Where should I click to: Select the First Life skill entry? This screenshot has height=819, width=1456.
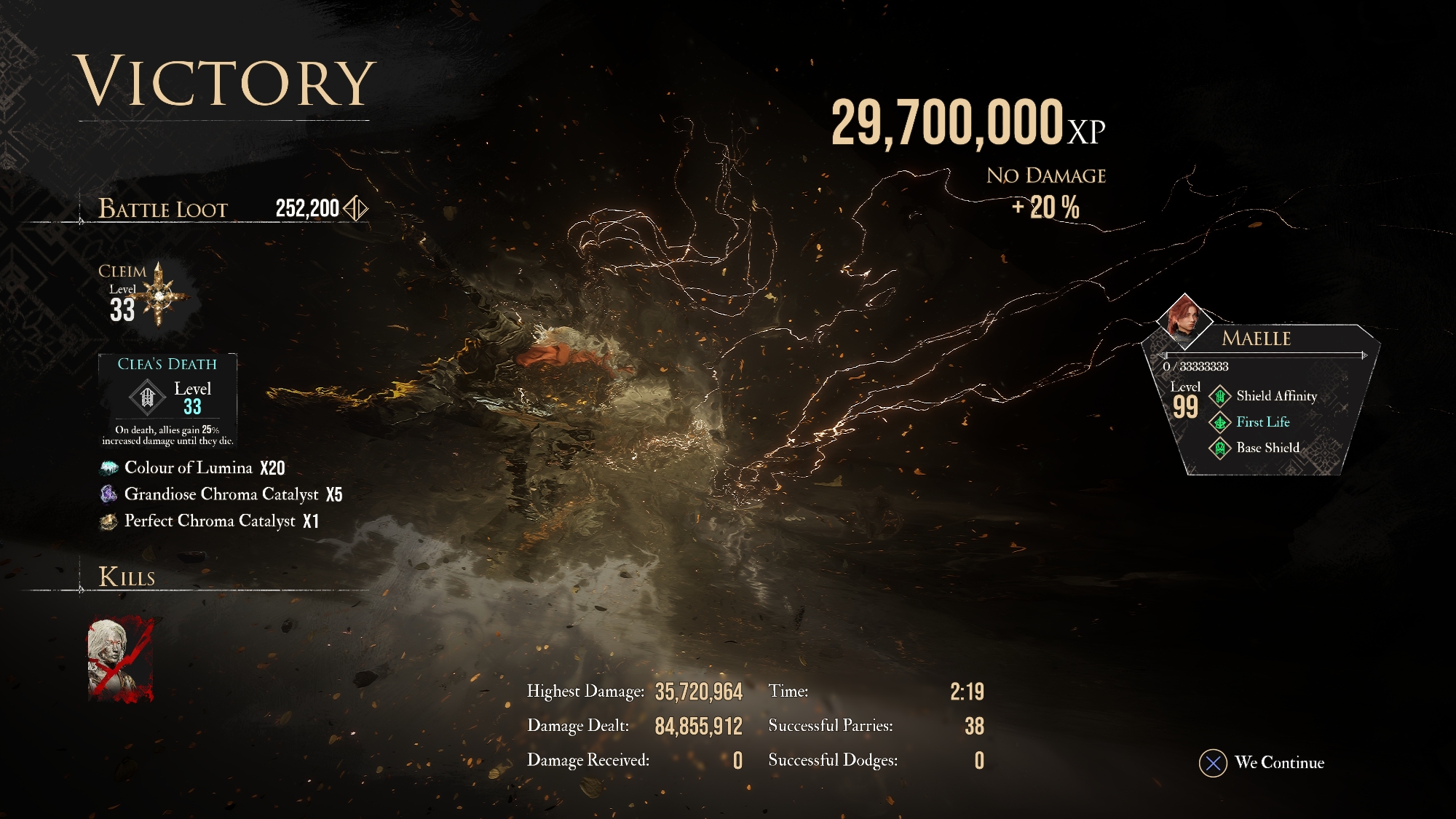1250,422
